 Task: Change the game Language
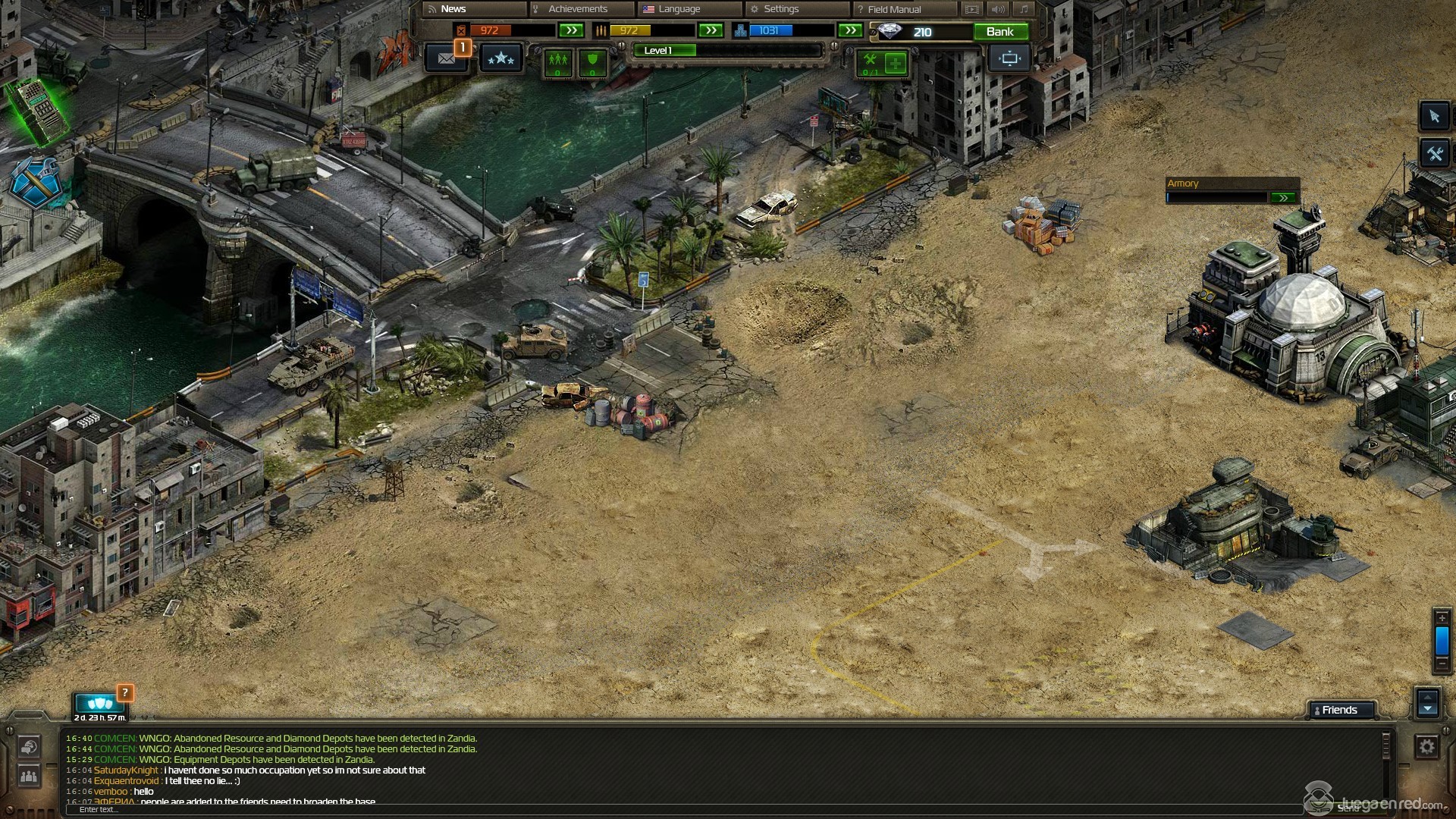point(679,9)
